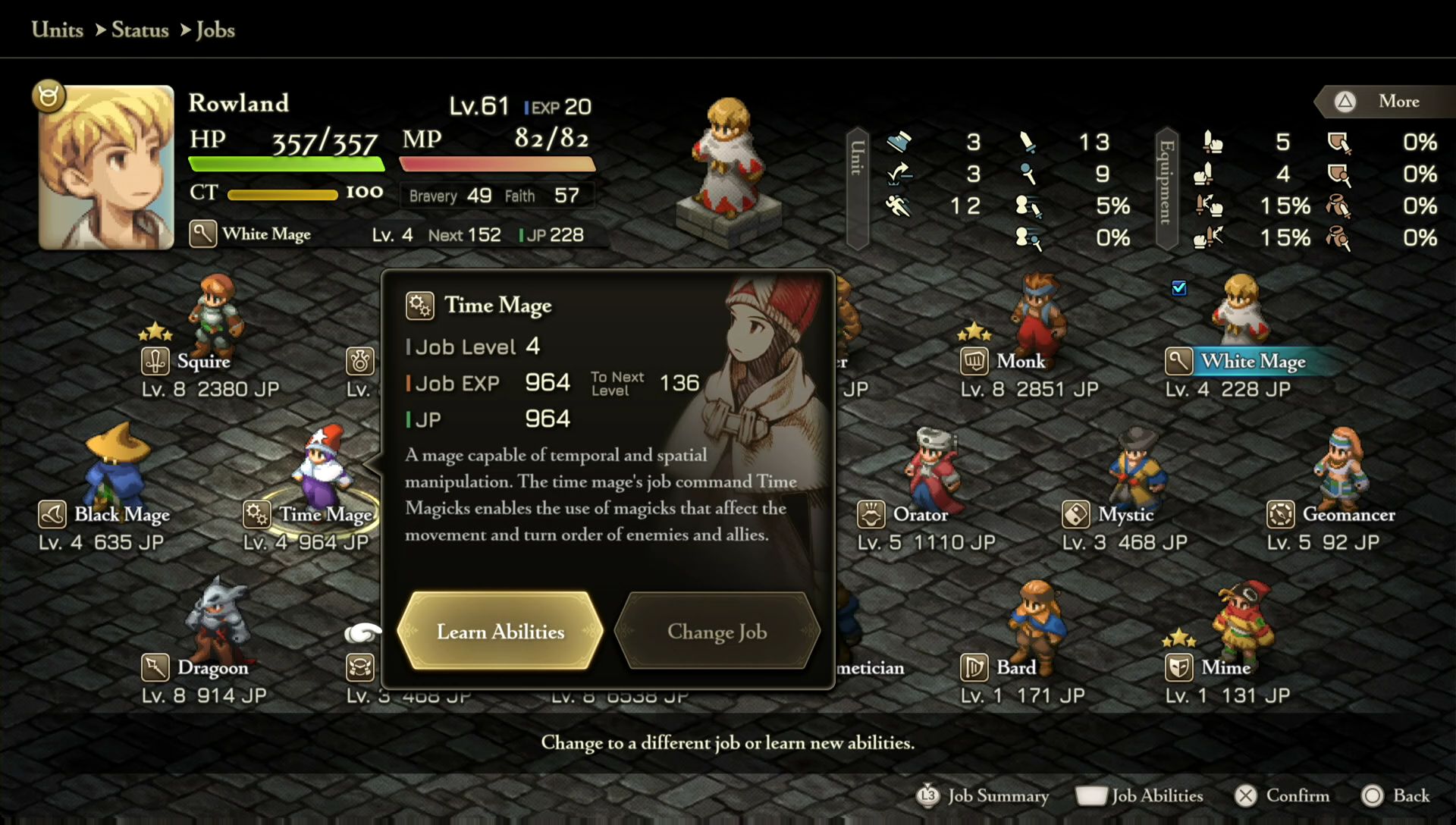Pick the Orator job

click(920, 514)
